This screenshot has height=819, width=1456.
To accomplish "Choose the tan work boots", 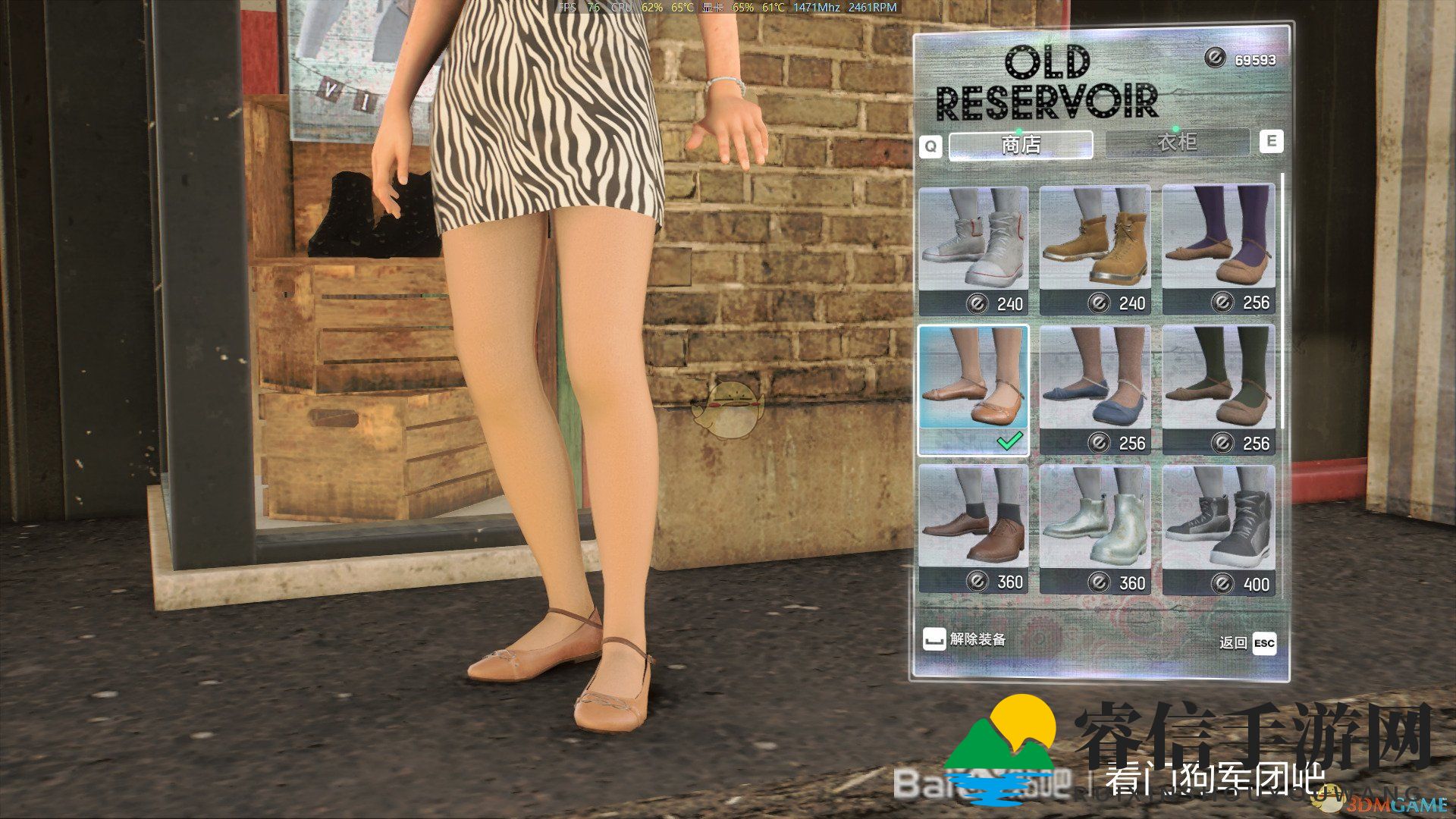I will coord(1095,249).
